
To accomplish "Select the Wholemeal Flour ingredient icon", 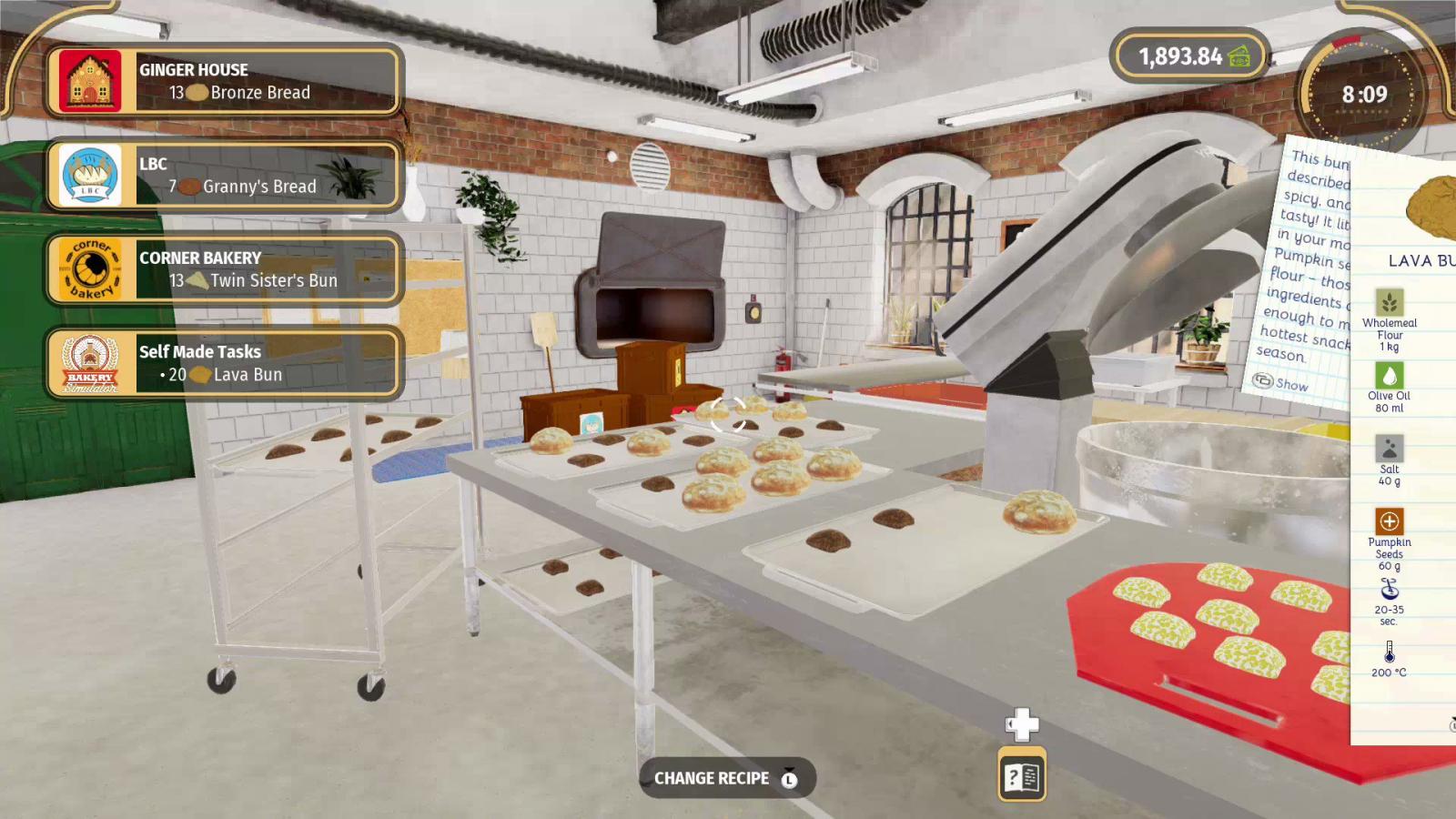I will coord(1389,302).
